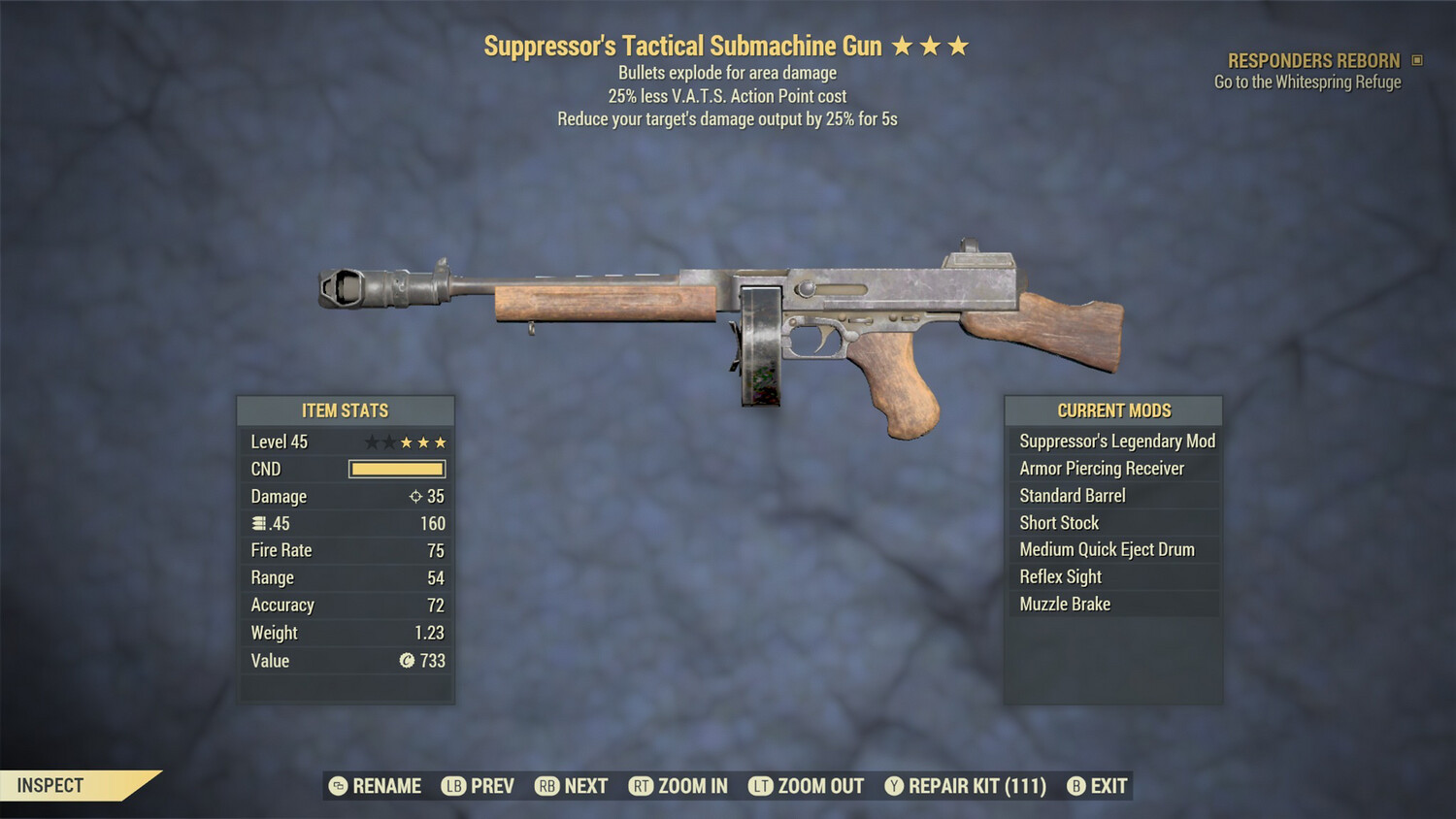The image size is (1456, 819).
Task: Select the RB Next bumper icon
Action: tap(549, 786)
